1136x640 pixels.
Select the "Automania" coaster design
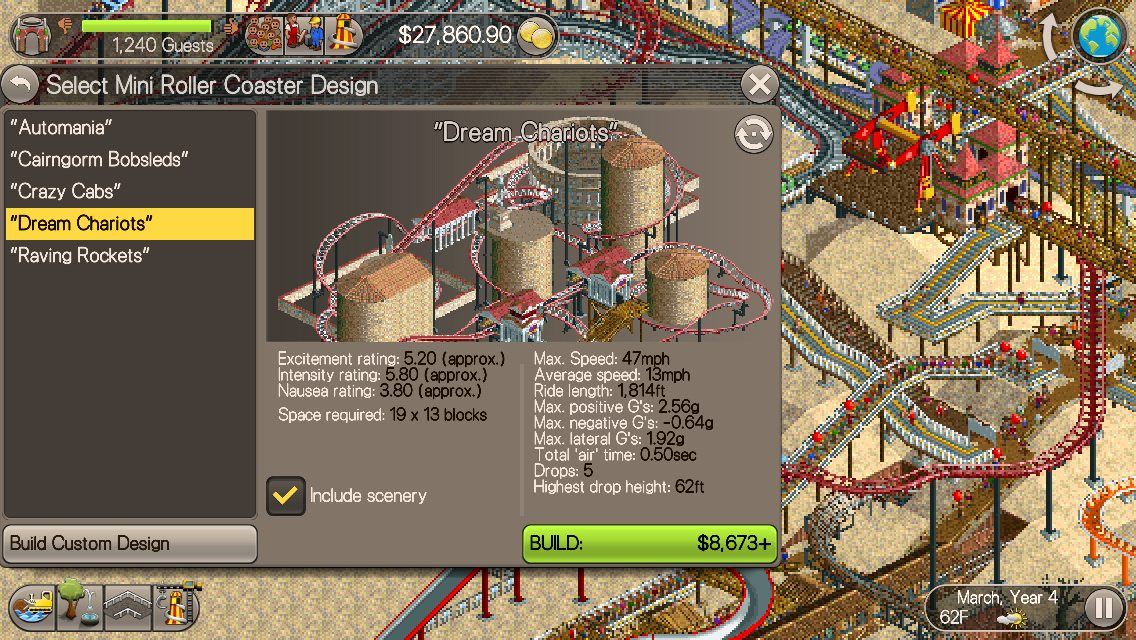point(61,127)
